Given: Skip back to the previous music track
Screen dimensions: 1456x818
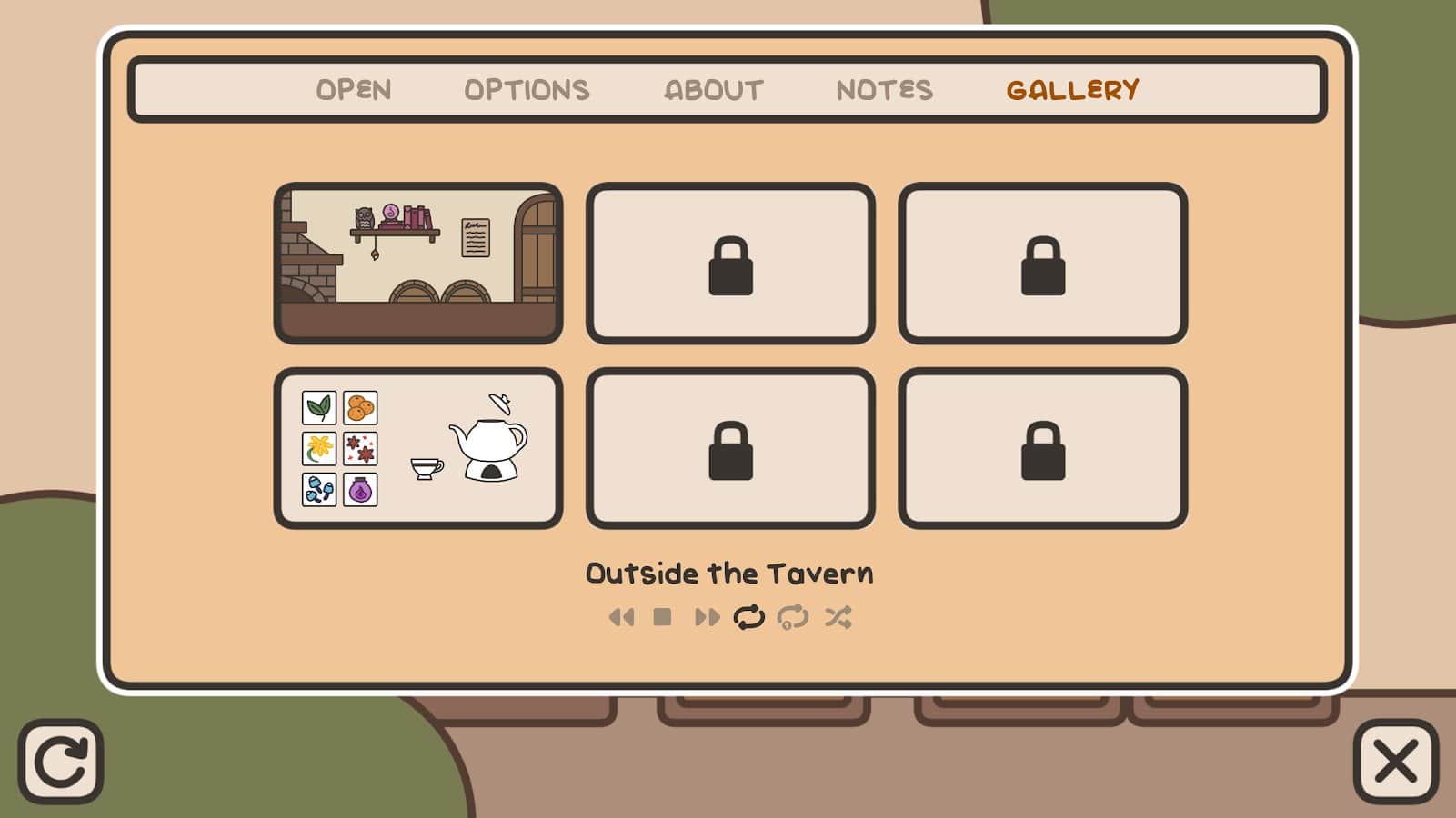Looking at the screenshot, I should (621, 618).
